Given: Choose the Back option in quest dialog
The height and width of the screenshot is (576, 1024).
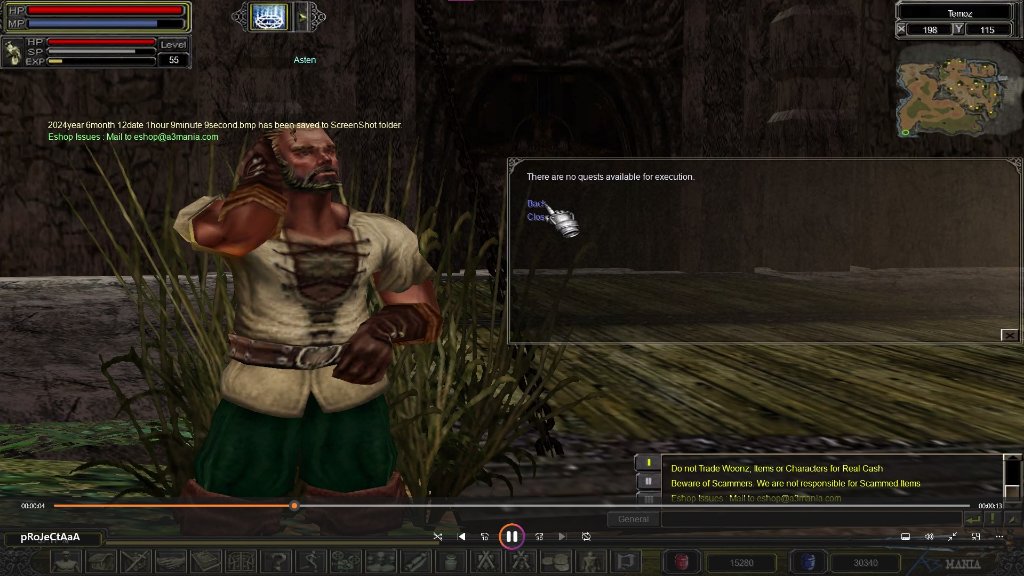Looking at the screenshot, I should click(x=536, y=204).
